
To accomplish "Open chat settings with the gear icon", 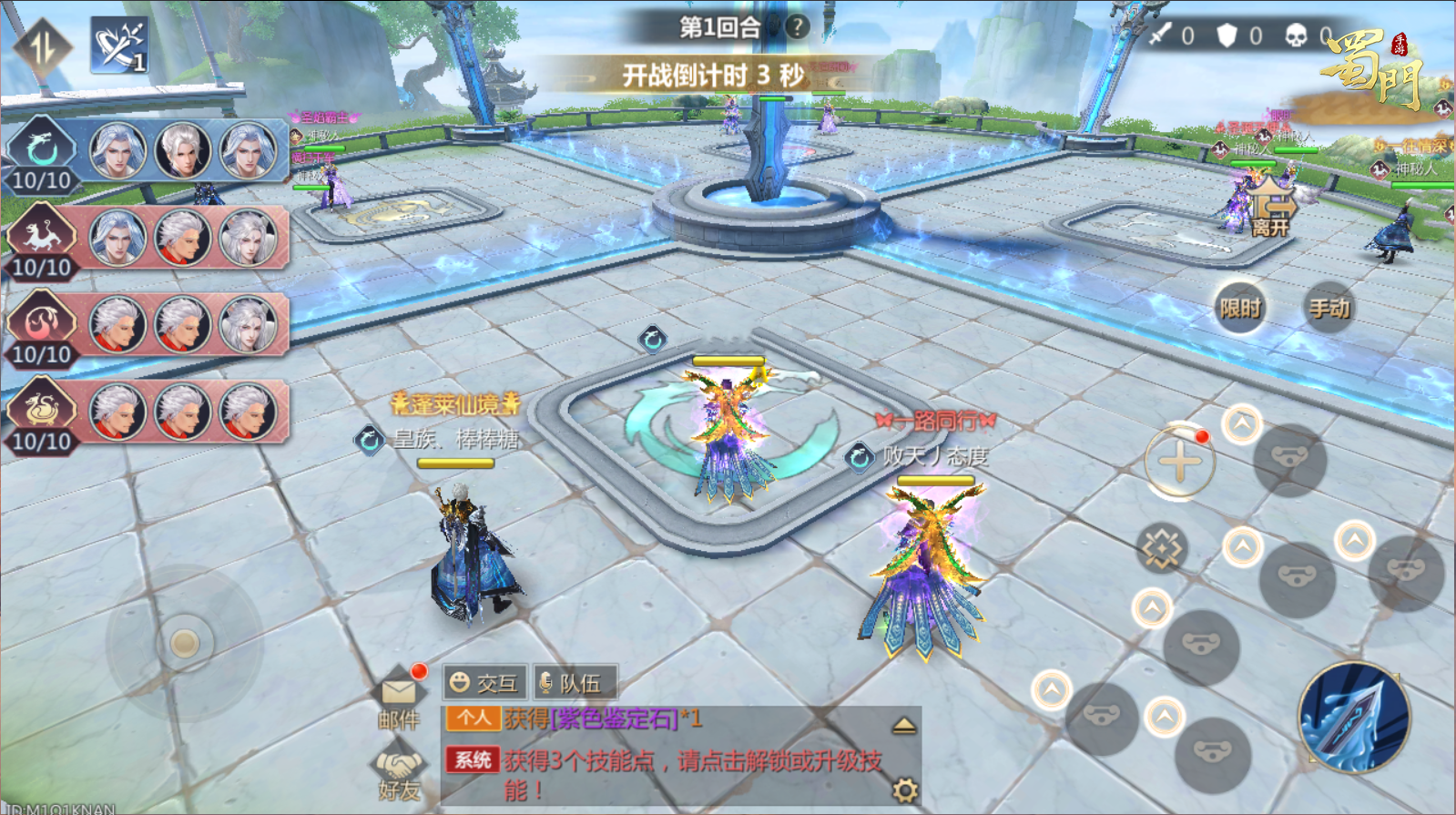I will (907, 789).
